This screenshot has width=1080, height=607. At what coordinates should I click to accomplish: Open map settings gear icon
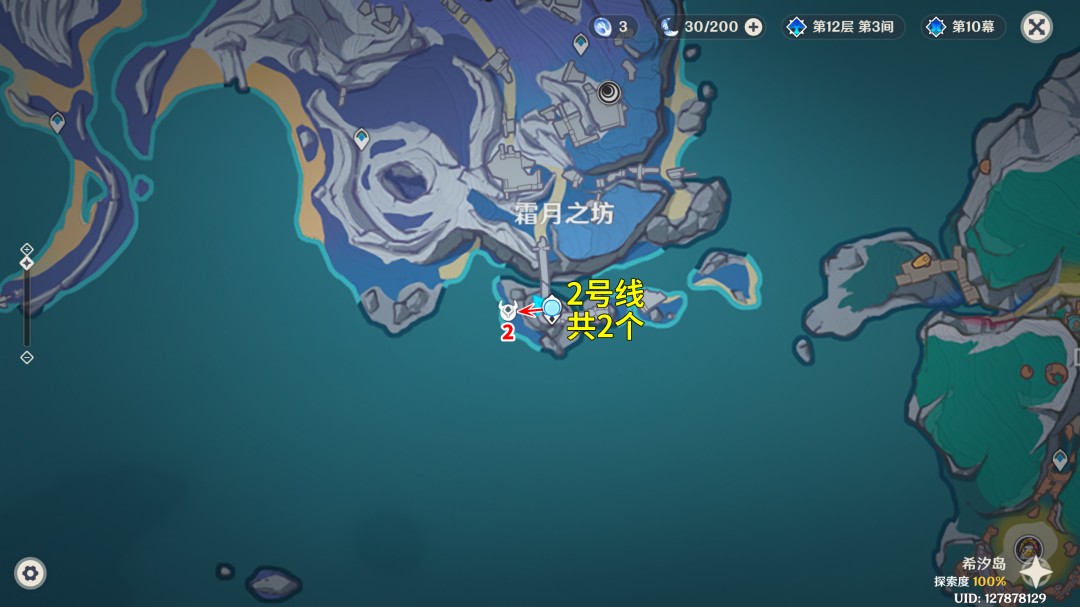tap(30, 573)
